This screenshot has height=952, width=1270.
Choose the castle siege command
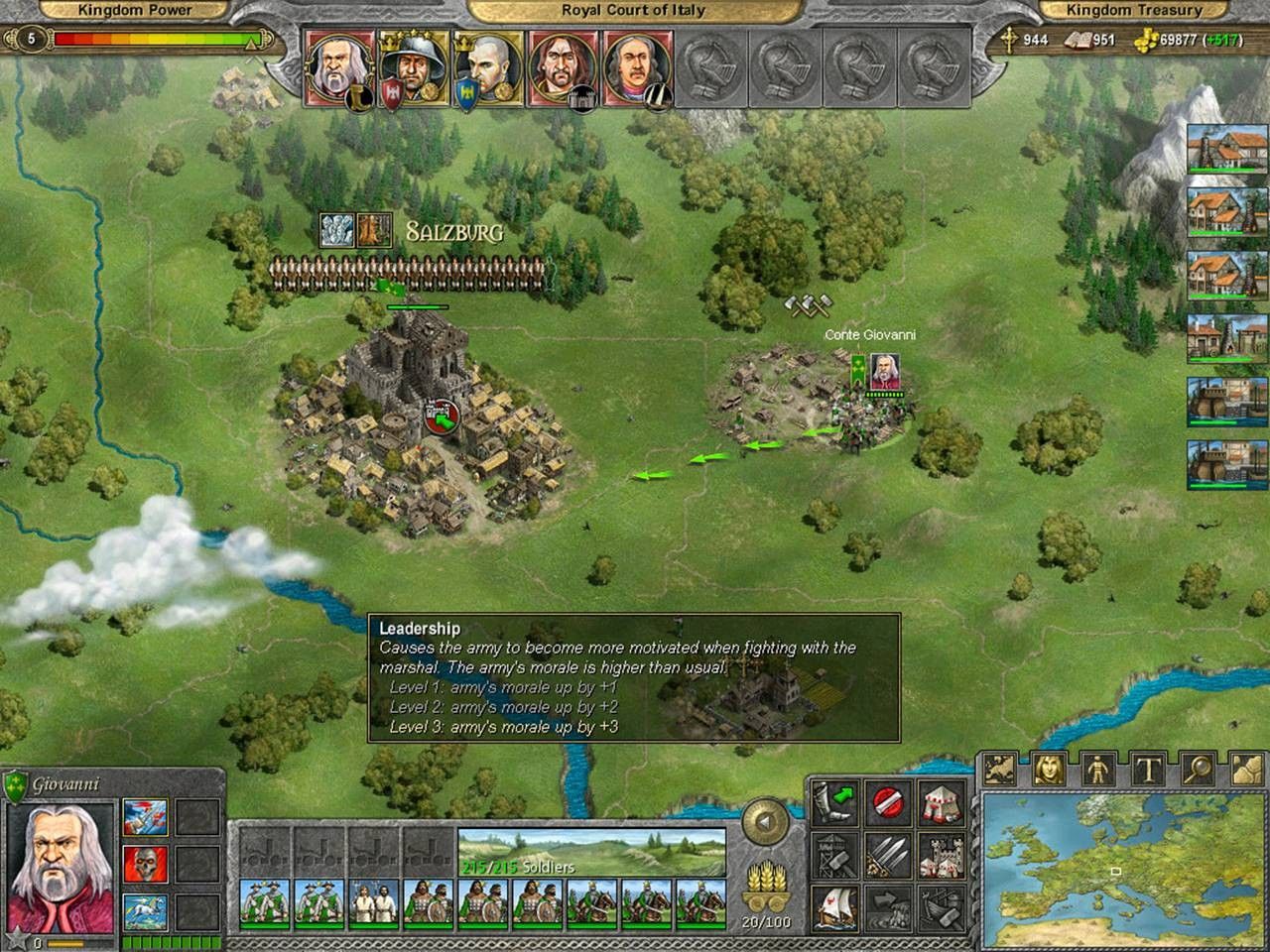click(x=941, y=855)
